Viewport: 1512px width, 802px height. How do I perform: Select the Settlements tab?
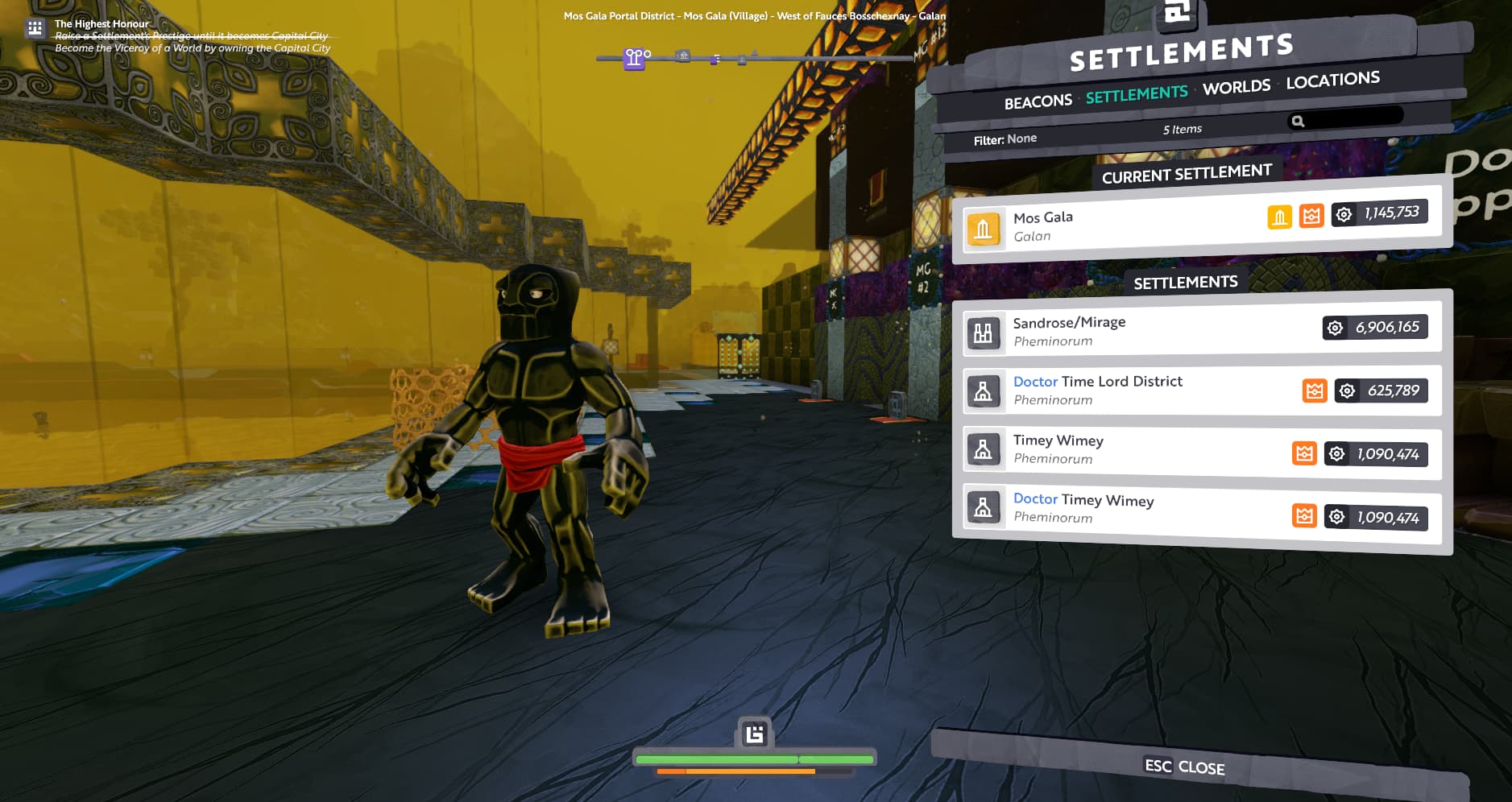[x=1136, y=94]
